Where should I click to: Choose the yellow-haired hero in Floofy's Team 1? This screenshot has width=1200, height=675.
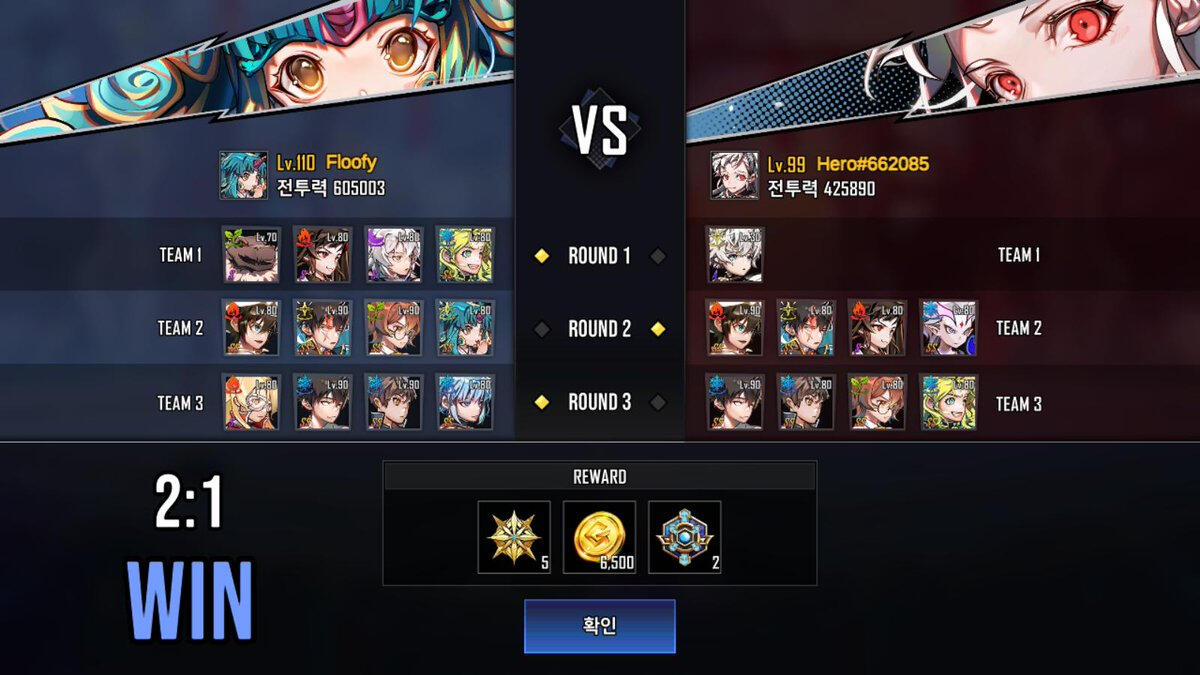(465, 254)
